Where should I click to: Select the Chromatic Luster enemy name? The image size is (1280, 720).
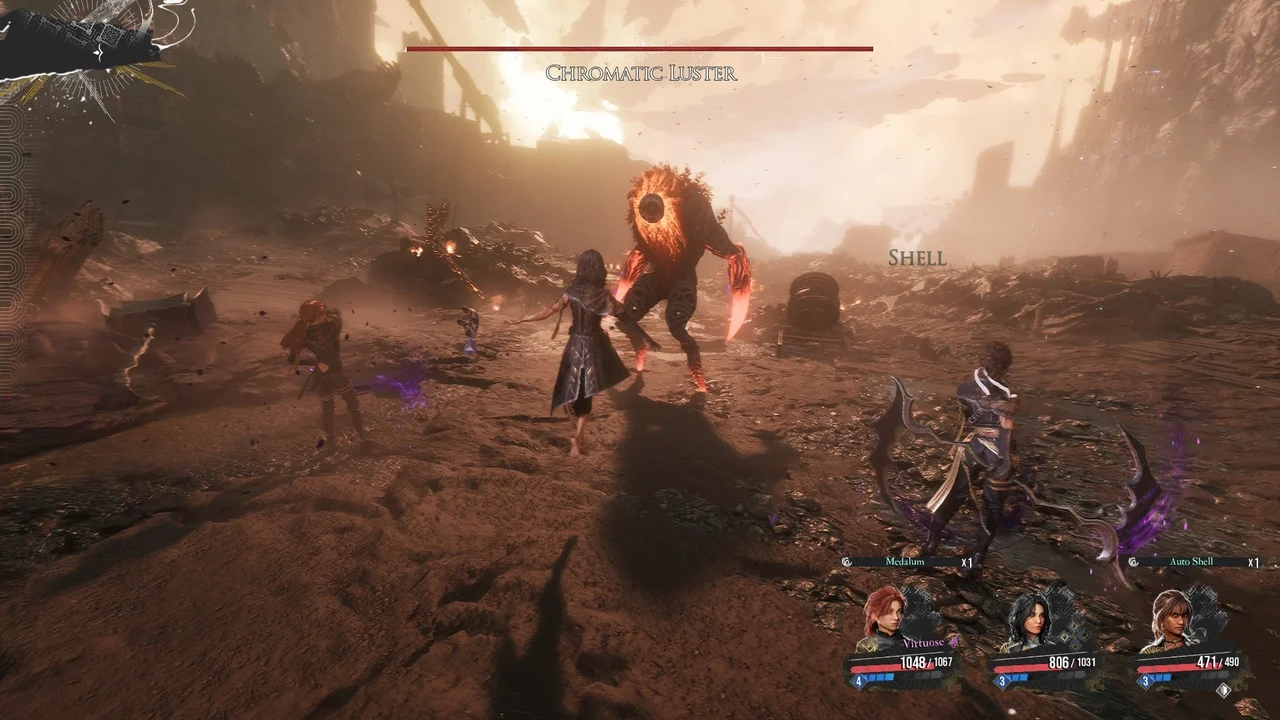click(x=641, y=73)
